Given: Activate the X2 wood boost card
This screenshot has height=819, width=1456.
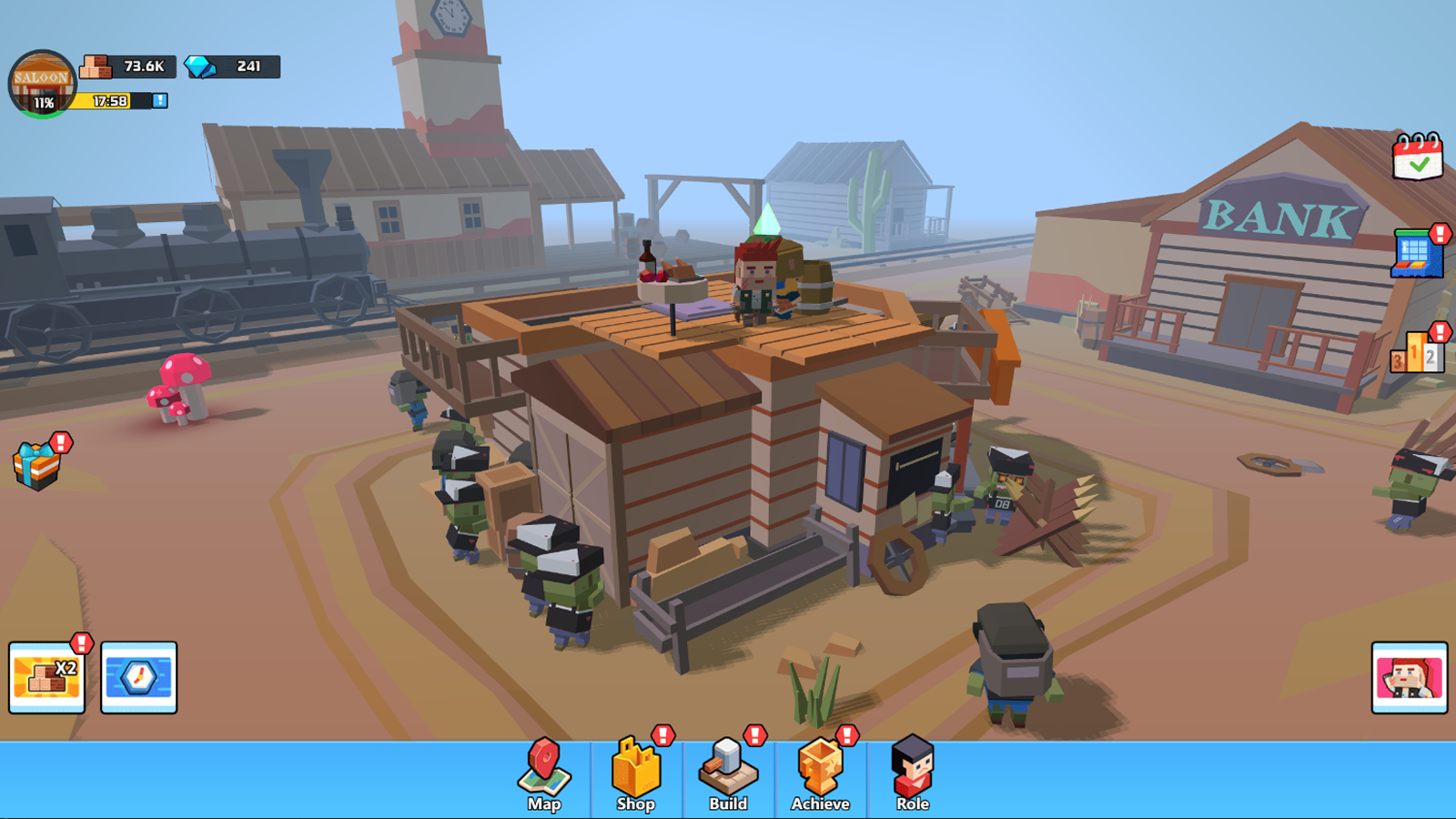Looking at the screenshot, I should click(47, 676).
